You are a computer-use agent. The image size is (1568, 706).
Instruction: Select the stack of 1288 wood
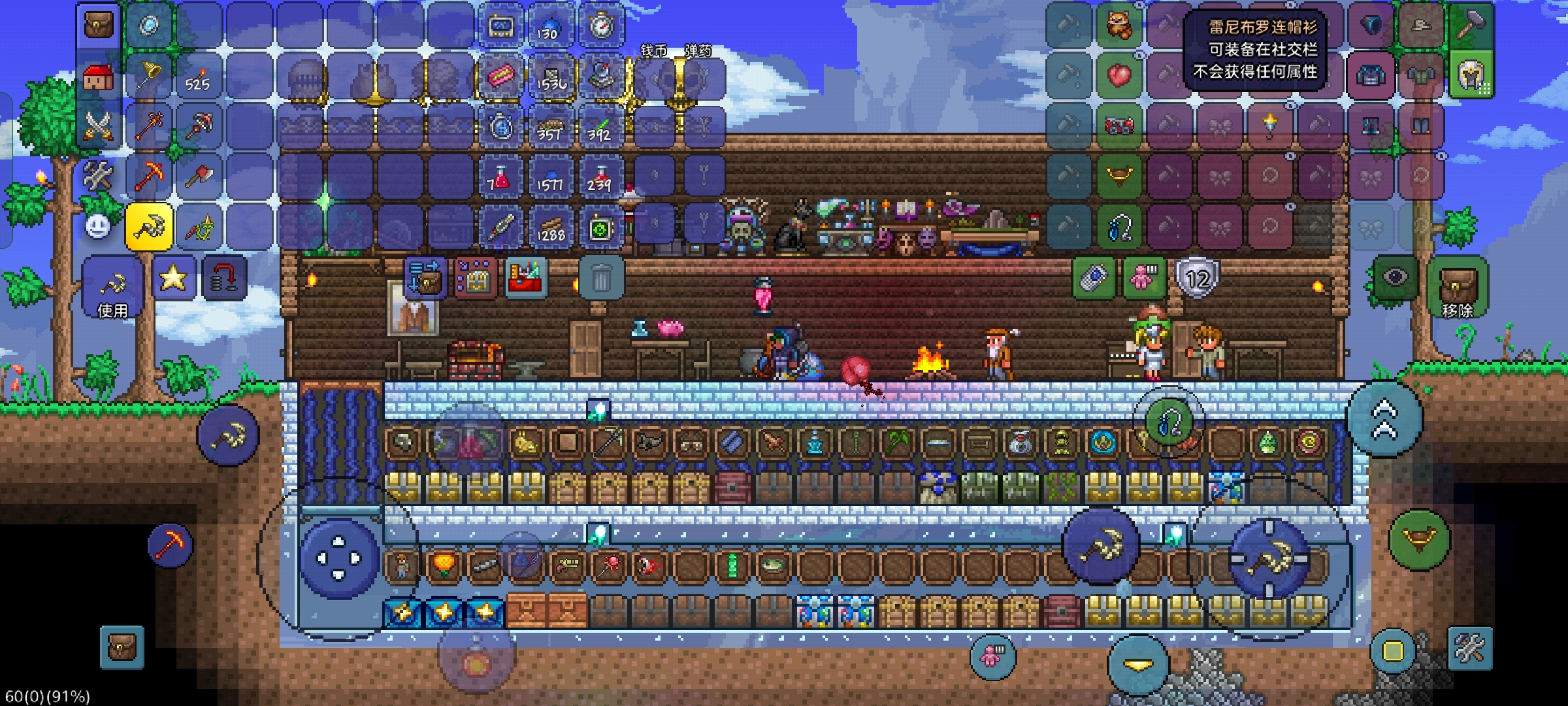coord(550,227)
